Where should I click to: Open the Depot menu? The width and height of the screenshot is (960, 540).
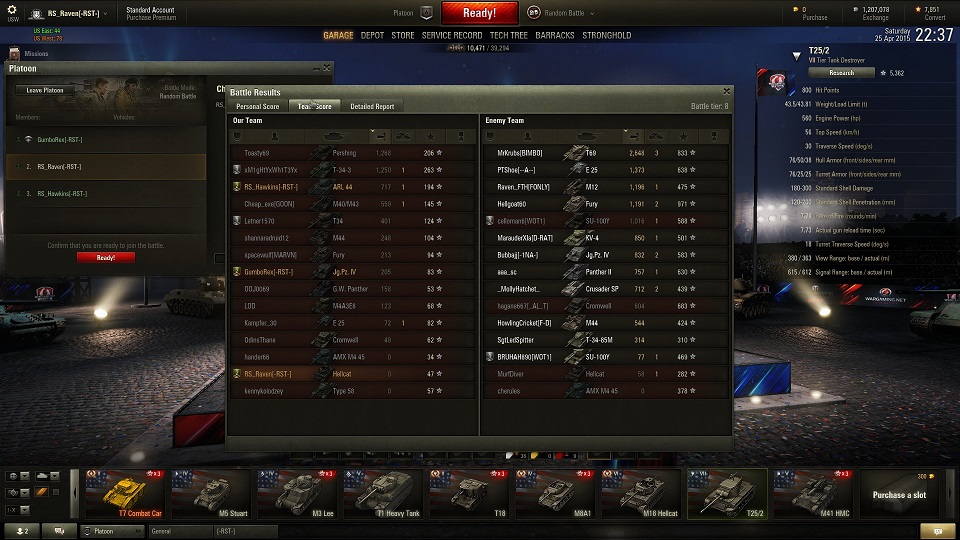pyautogui.click(x=372, y=35)
